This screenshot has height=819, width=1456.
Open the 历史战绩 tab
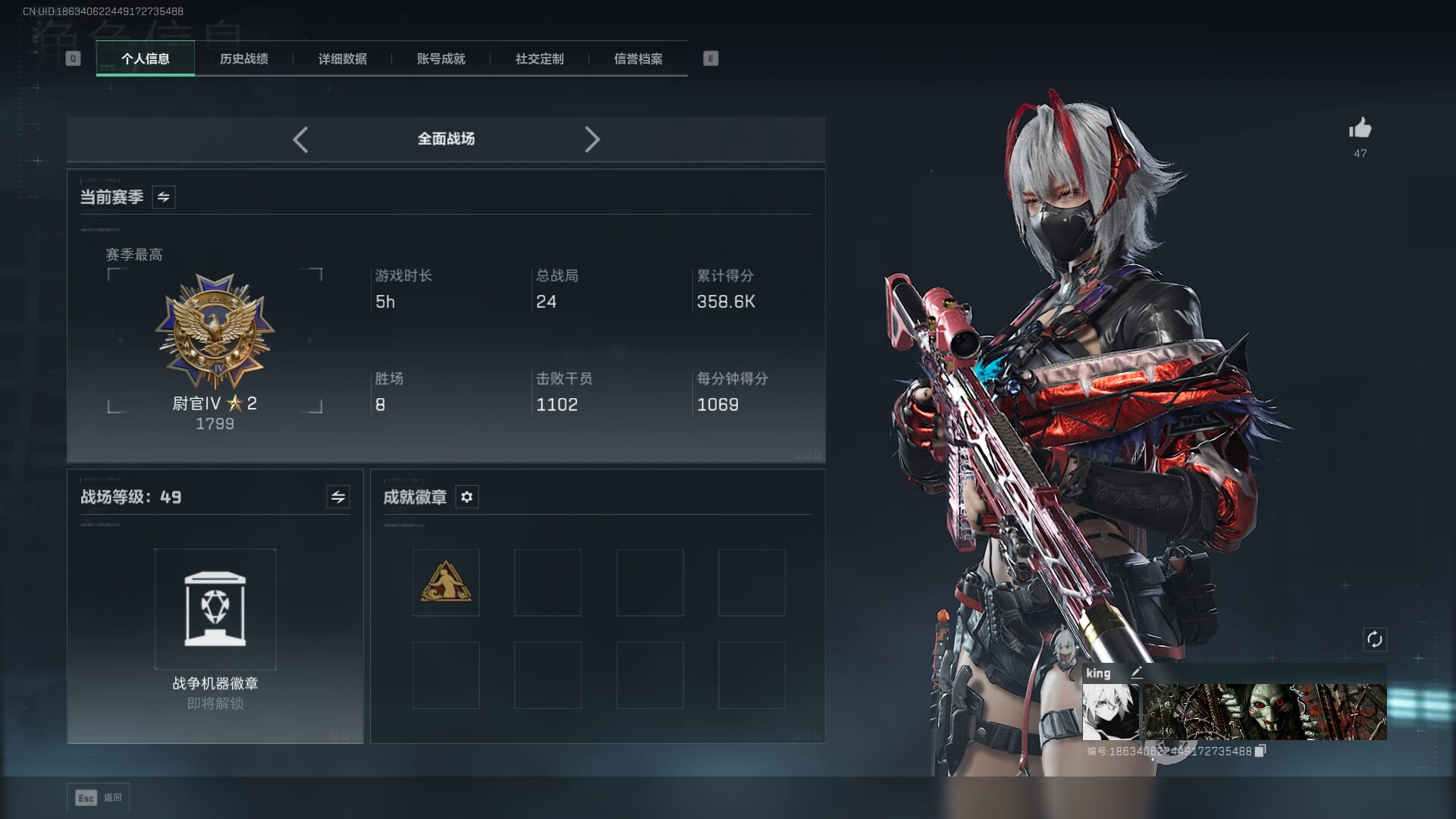click(x=243, y=58)
